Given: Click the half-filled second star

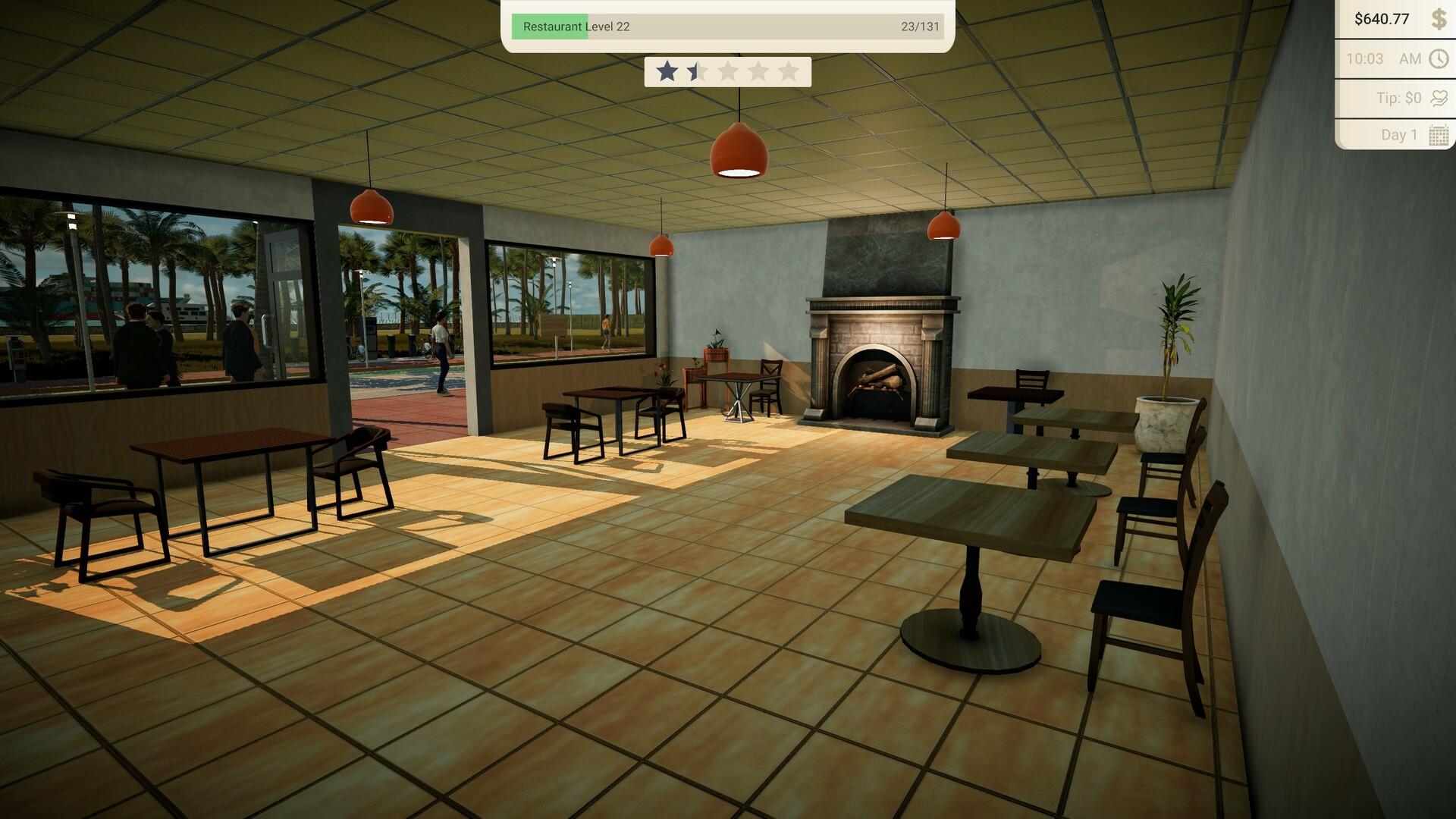Looking at the screenshot, I should 697,72.
